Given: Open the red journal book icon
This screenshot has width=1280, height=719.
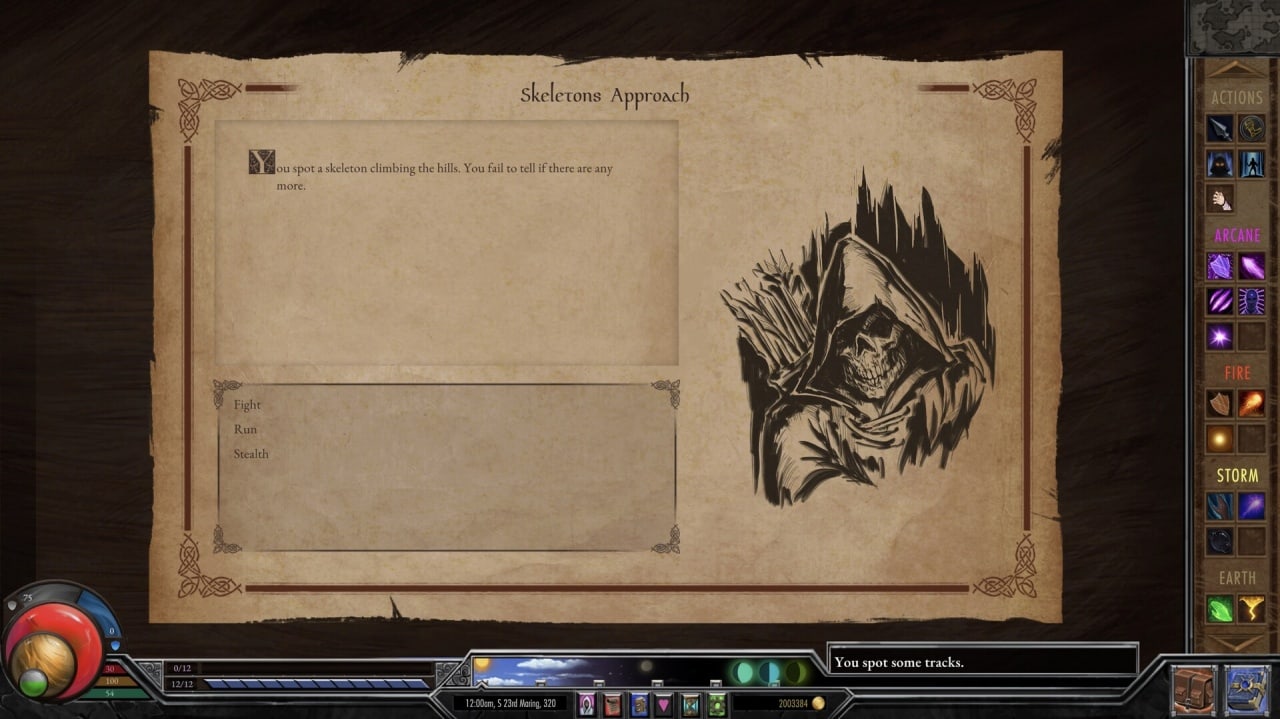Looking at the screenshot, I should 612,705.
